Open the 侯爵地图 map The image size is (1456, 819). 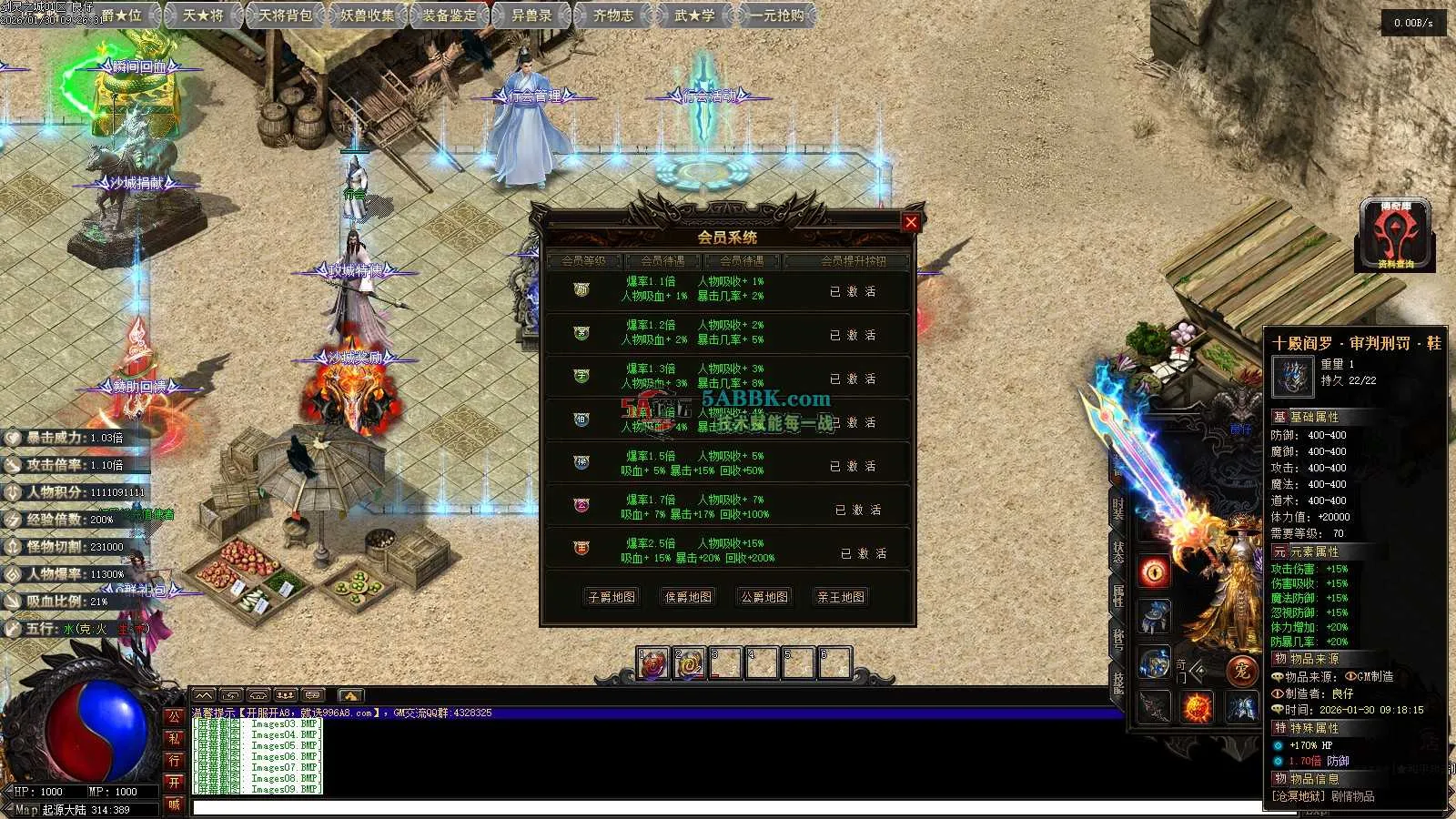pos(688,597)
